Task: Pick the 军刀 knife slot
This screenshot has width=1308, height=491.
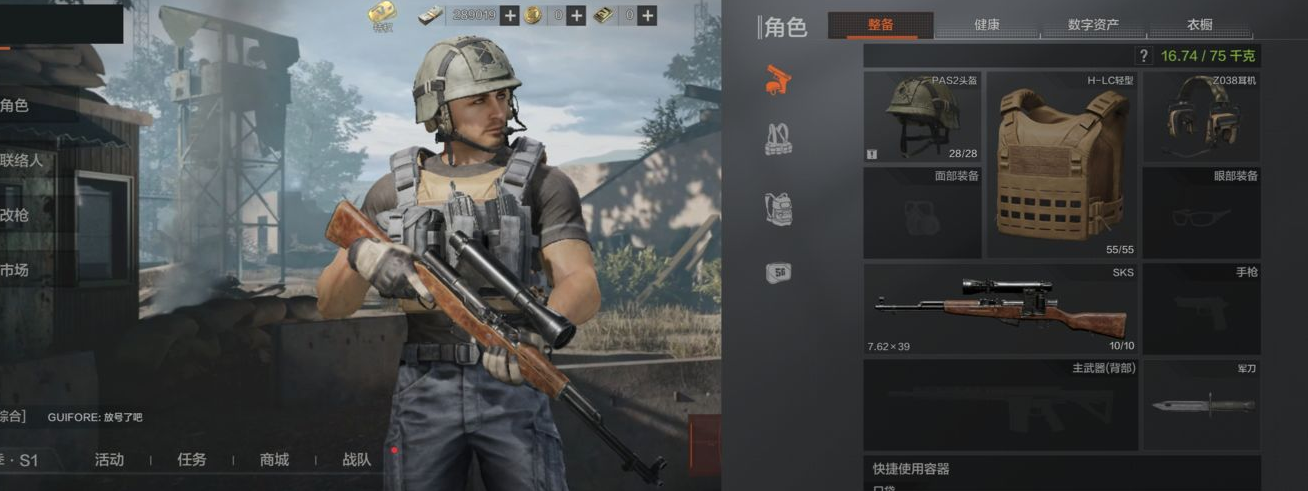Action: [1201, 405]
